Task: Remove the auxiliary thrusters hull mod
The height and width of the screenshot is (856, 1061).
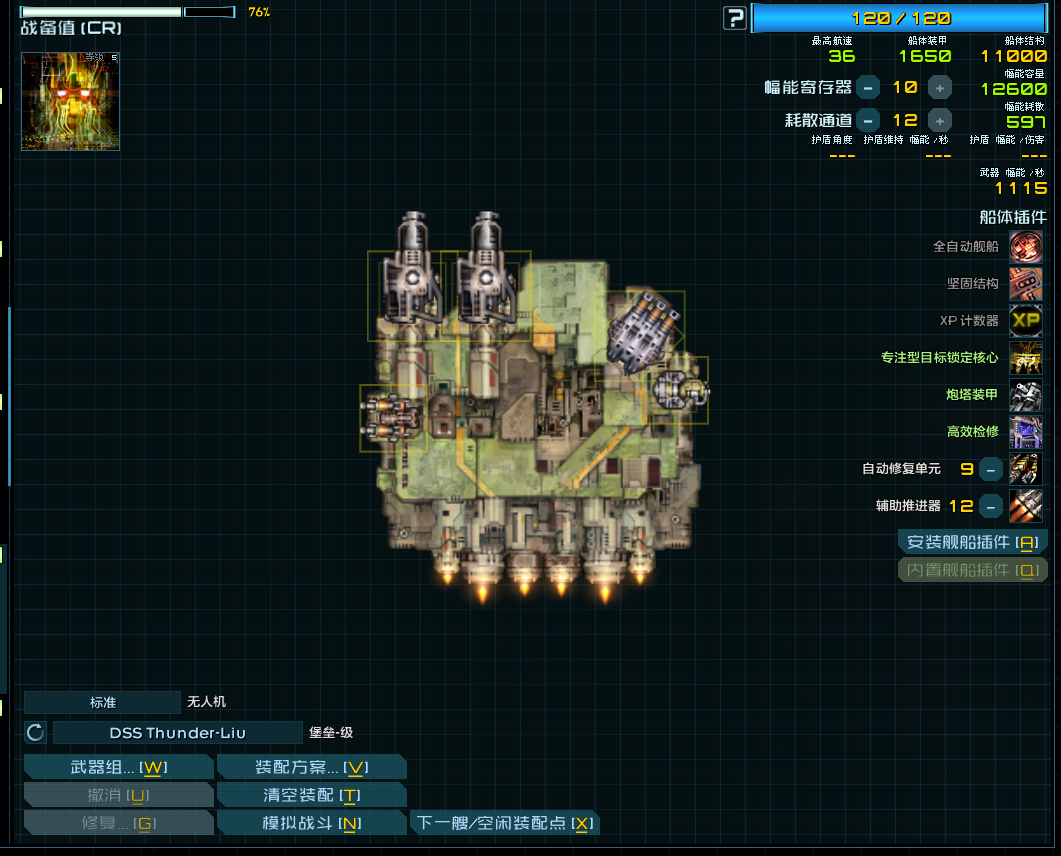Action: [990, 506]
